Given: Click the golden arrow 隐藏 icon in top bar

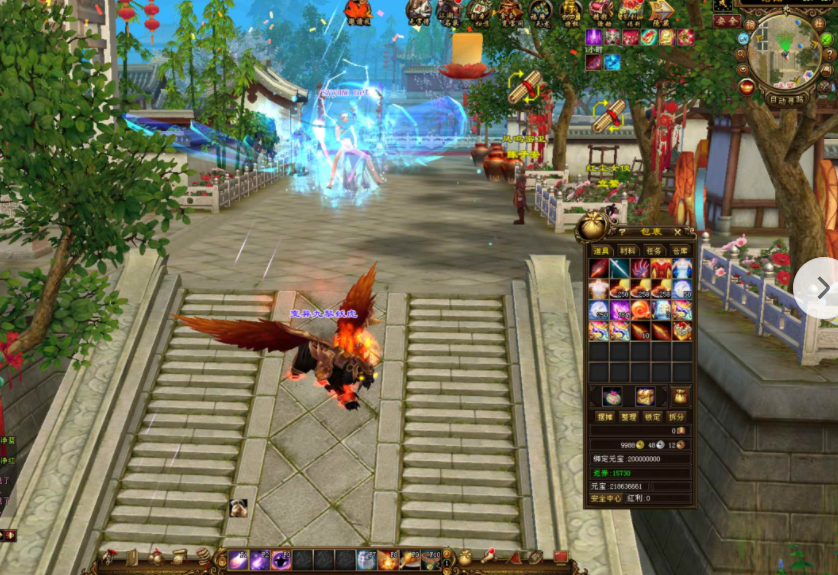Looking at the screenshot, I should tap(661, 12).
